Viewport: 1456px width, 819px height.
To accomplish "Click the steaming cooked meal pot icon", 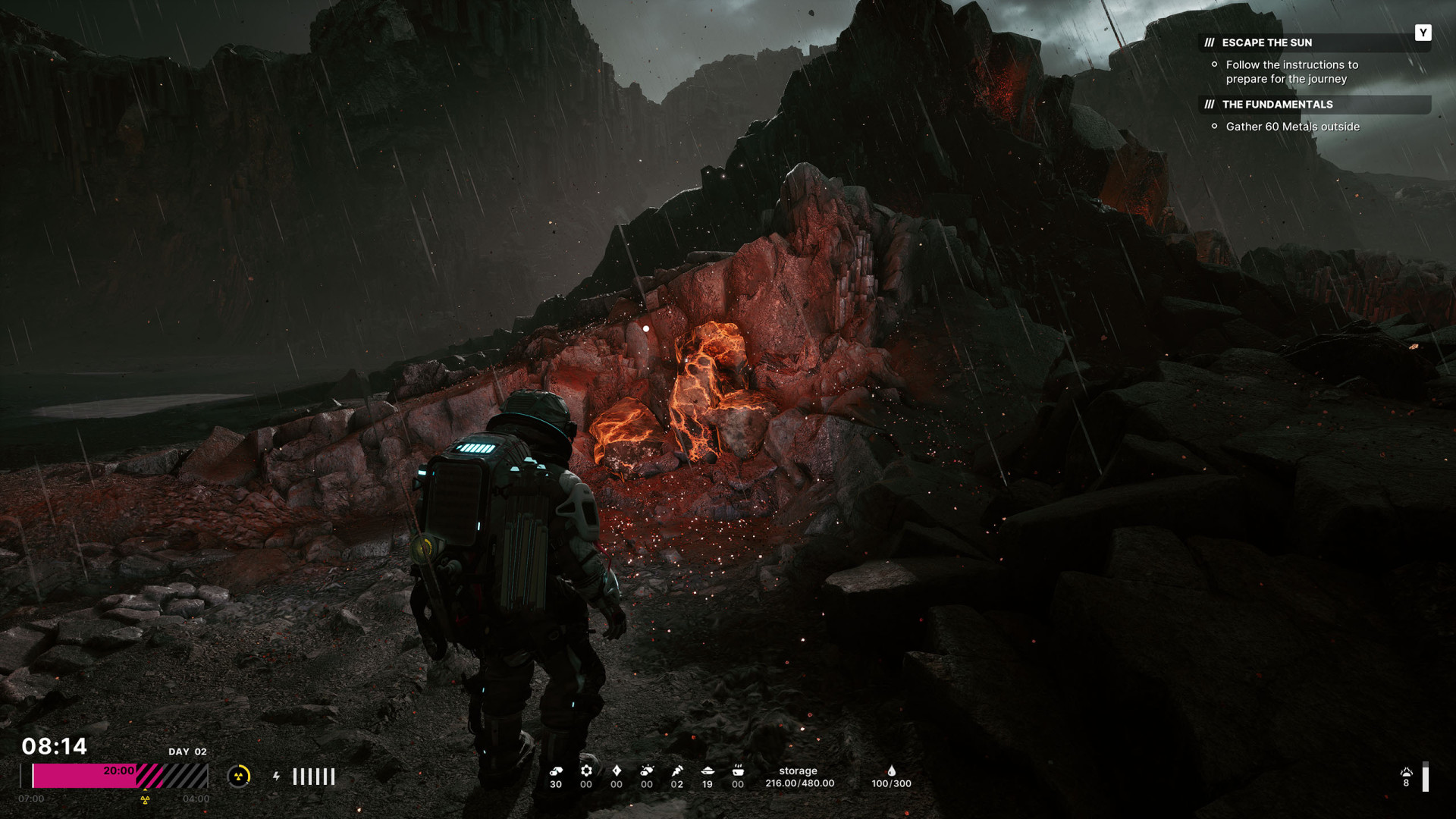I will pos(738,770).
